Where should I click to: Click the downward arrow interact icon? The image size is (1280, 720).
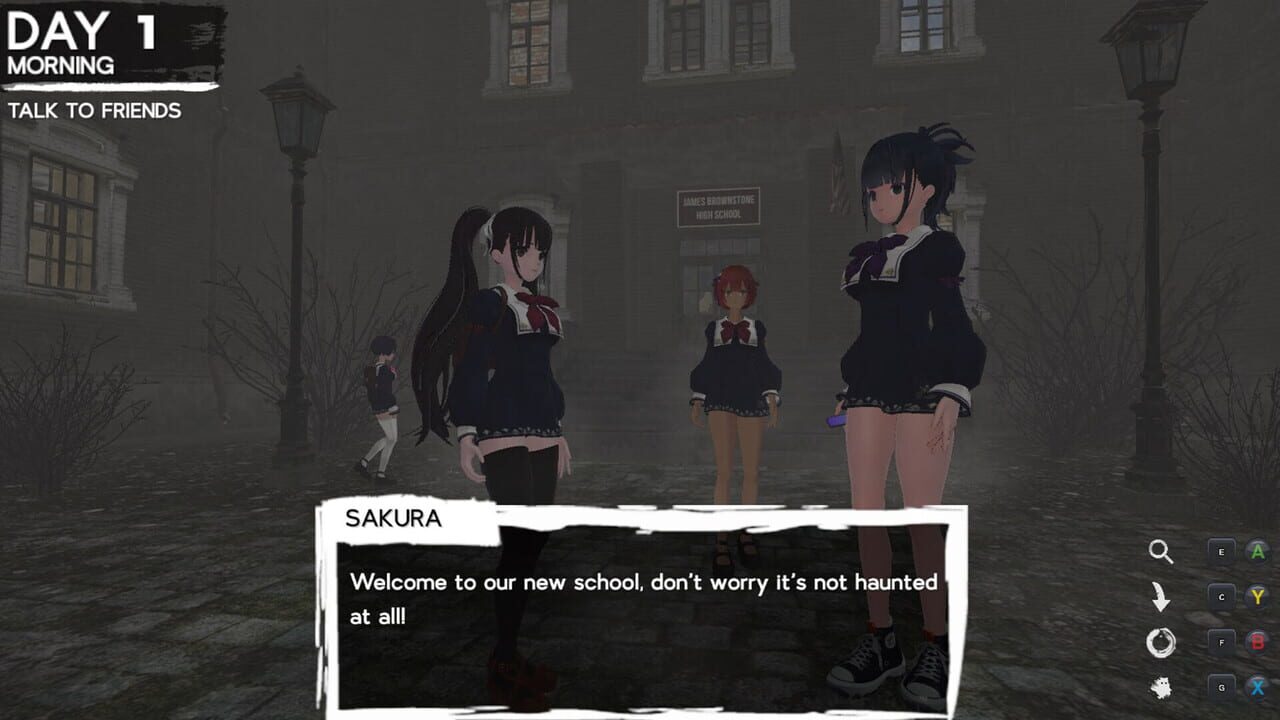click(x=1162, y=597)
